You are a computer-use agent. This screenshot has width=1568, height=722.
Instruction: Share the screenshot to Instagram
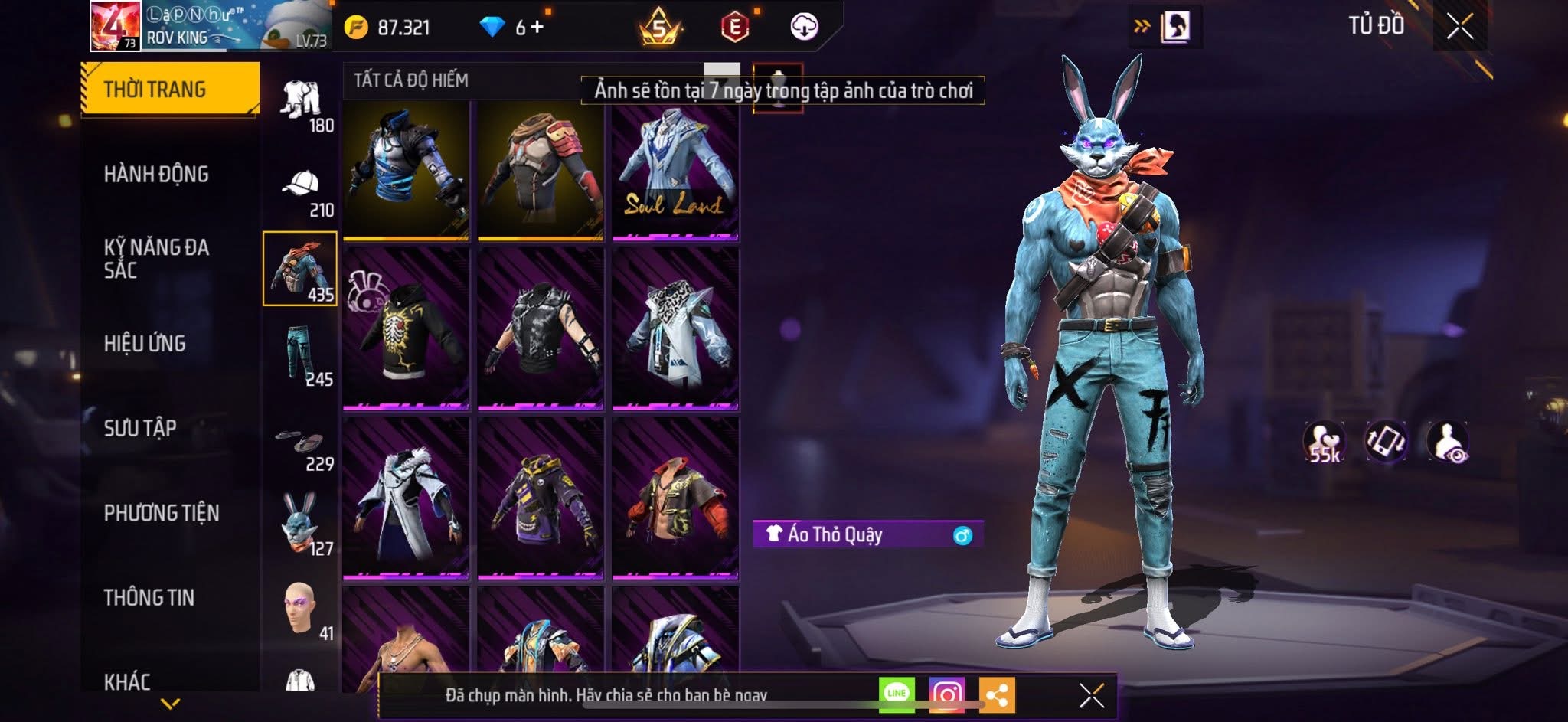(946, 694)
